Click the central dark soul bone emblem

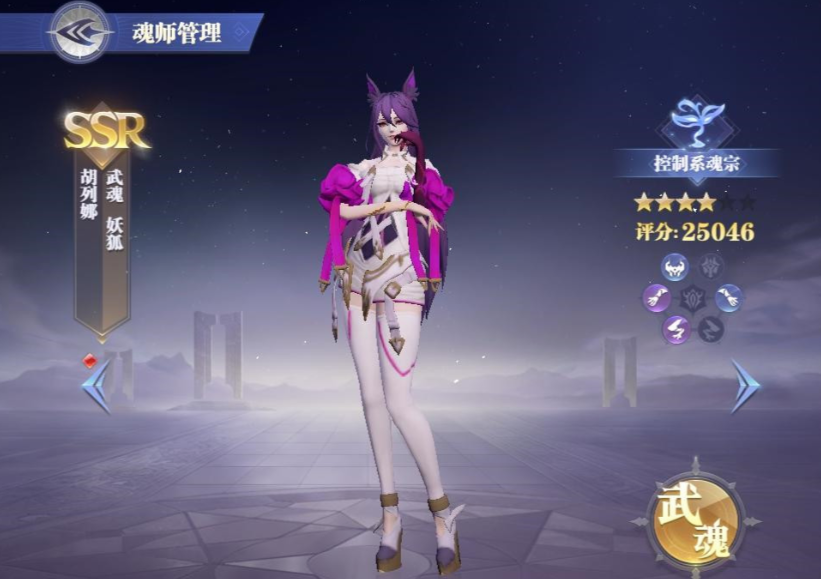[x=693, y=297]
